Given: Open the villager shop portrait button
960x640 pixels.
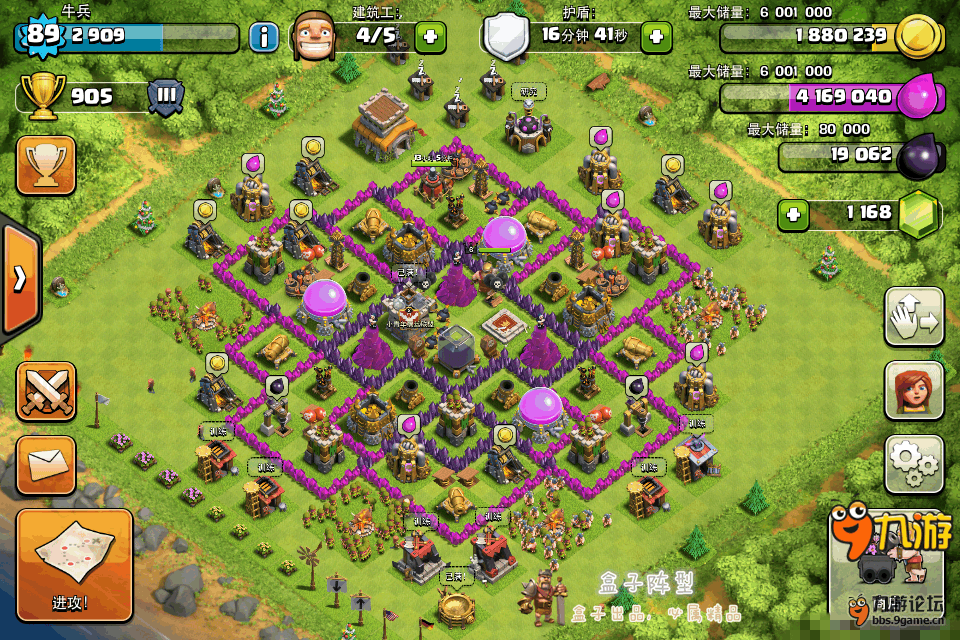Looking at the screenshot, I should point(914,391).
